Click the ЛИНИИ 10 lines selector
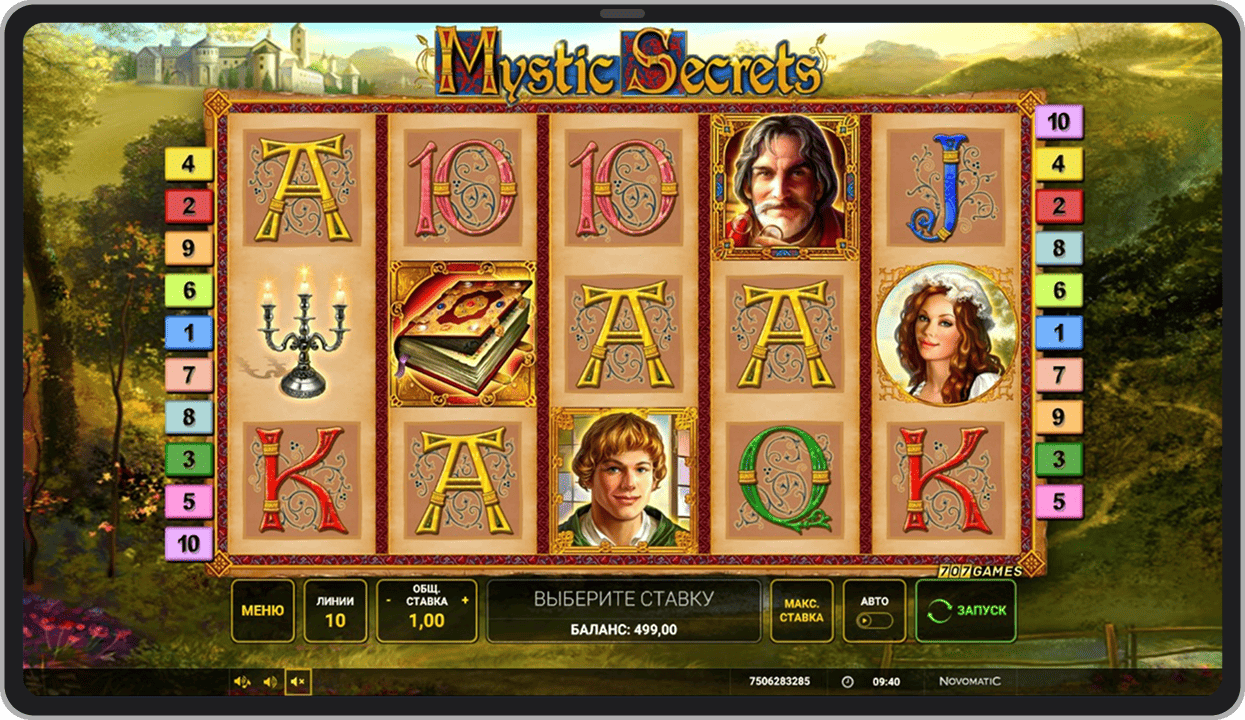Screen dimensions: 1245x720 [335, 610]
